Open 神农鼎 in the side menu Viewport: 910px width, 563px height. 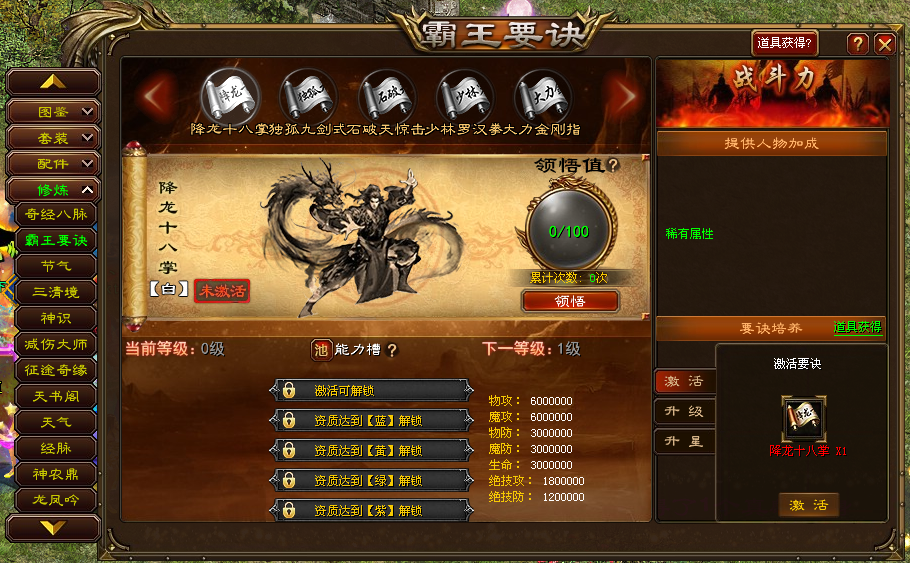tap(56, 473)
